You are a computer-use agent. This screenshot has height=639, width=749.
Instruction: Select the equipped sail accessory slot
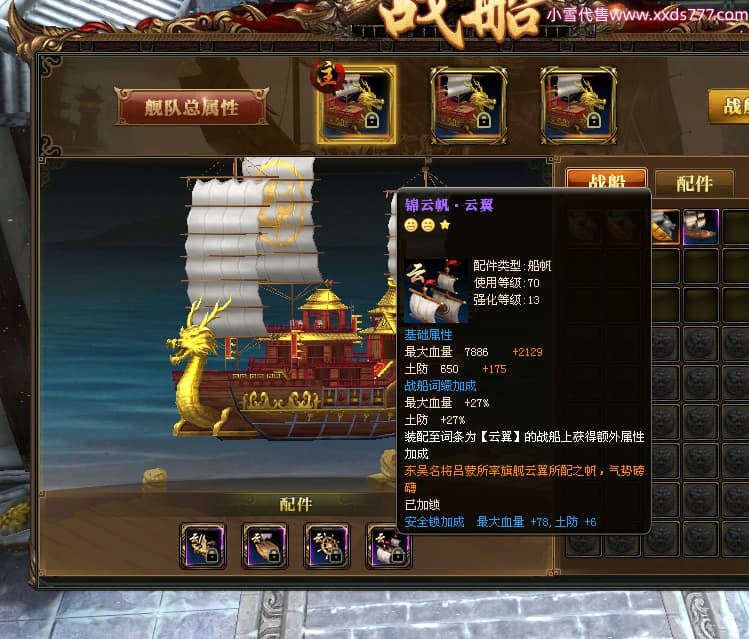(x=388, y=546)
